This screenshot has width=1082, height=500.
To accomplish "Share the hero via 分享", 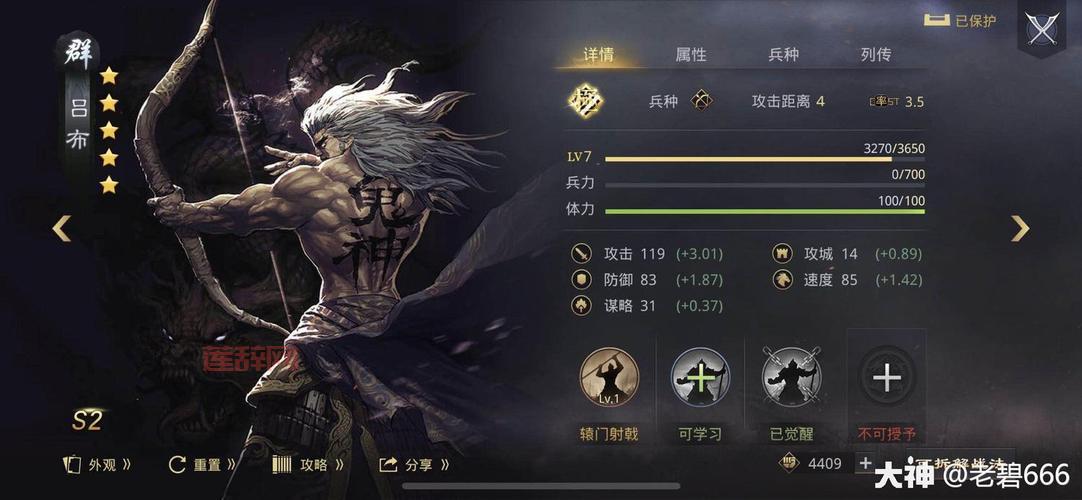I will click(x=414, y=464).
